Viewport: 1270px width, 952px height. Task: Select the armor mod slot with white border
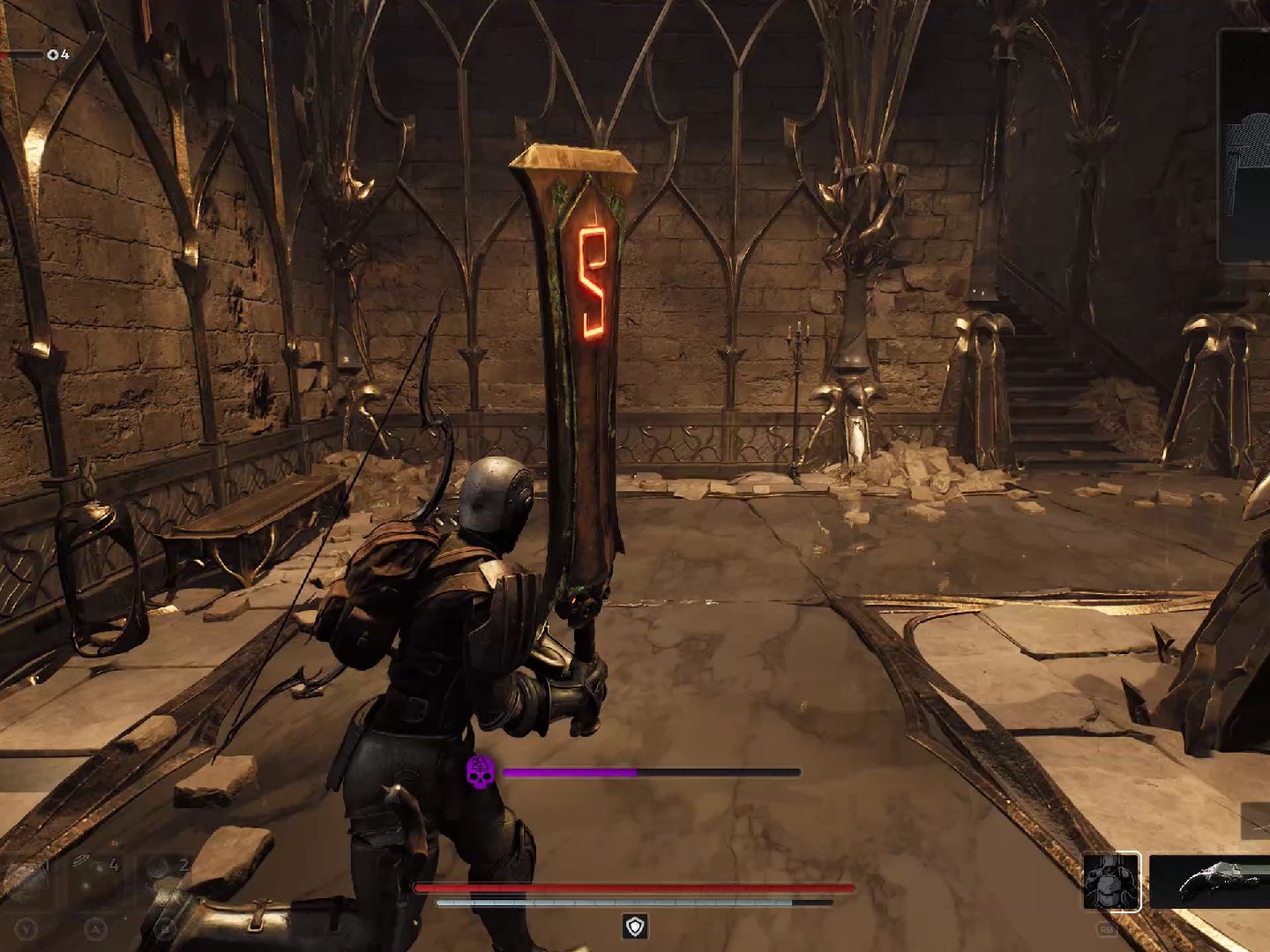point(1111,881)
